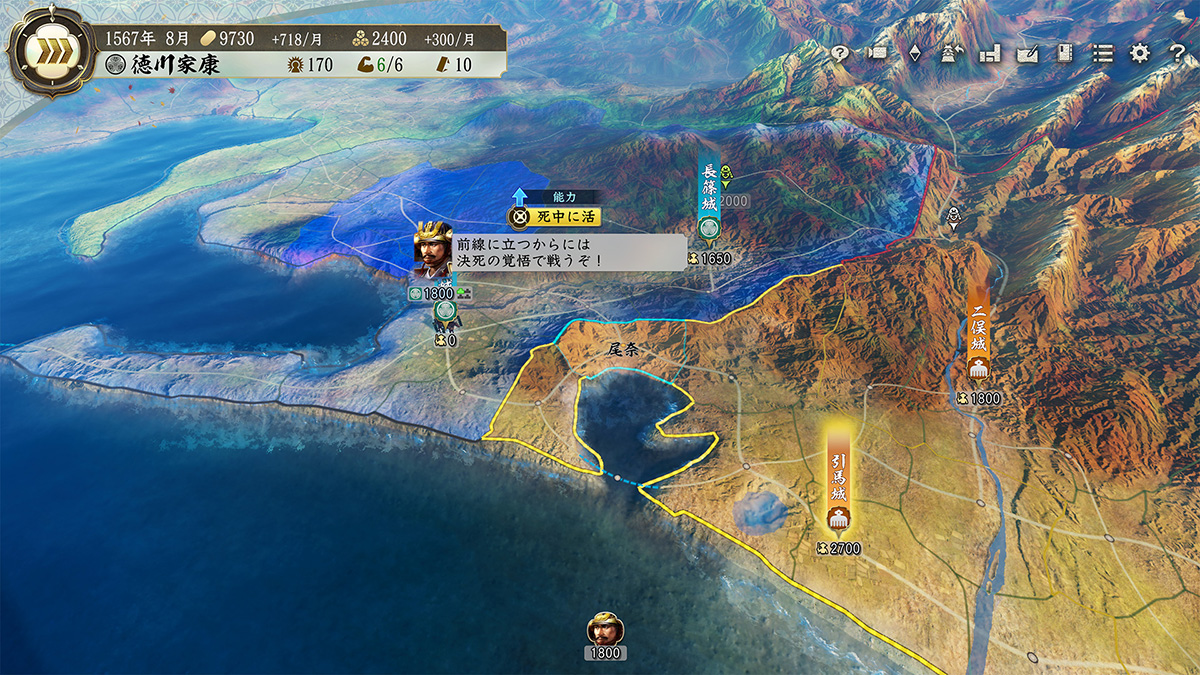Viewport: 1200px width, 675px height.
Task: Select the general portrait with speech bubble
Action: click(x=433, y=250)
